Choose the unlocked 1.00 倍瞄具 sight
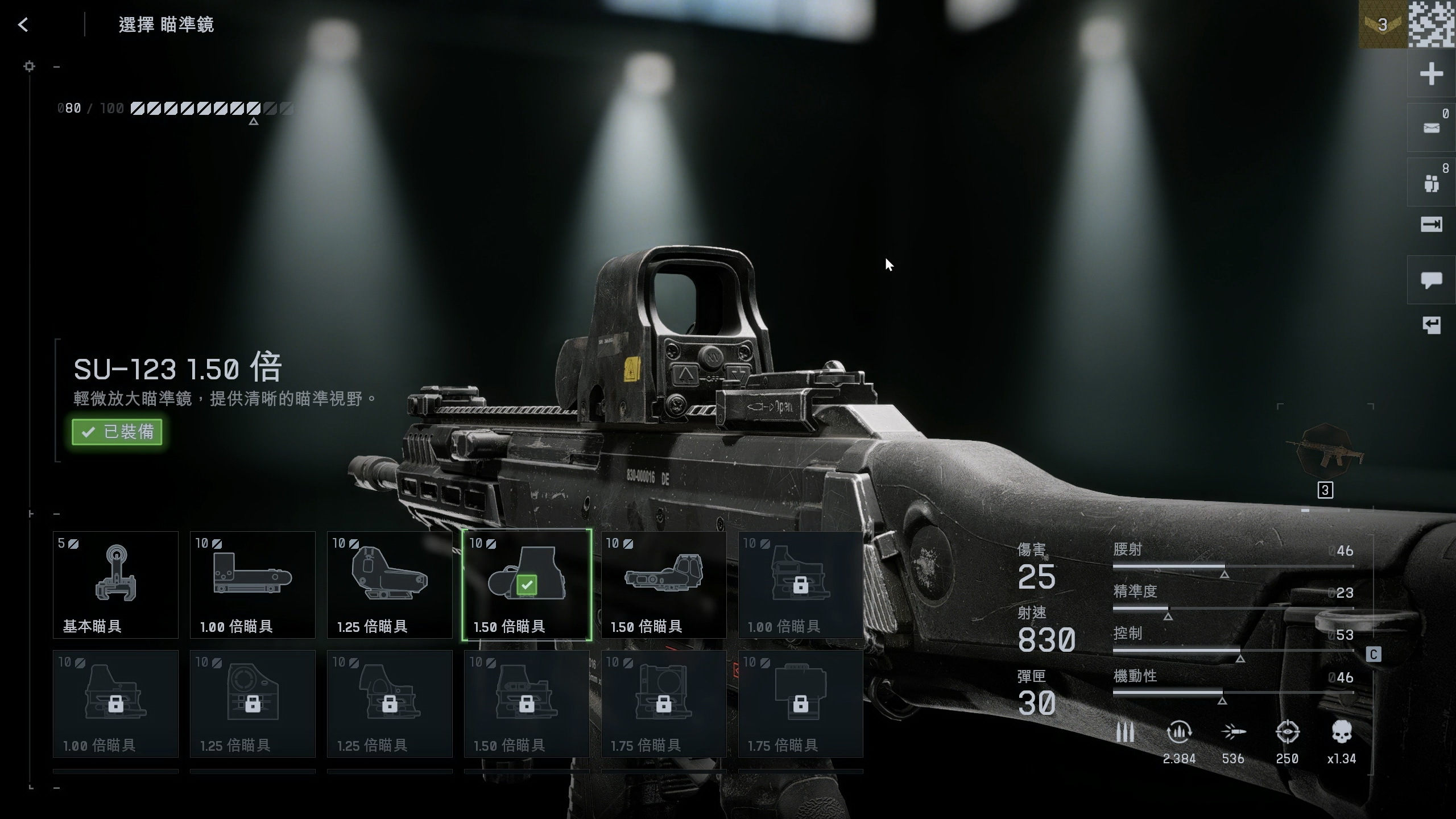 point(253,585)
